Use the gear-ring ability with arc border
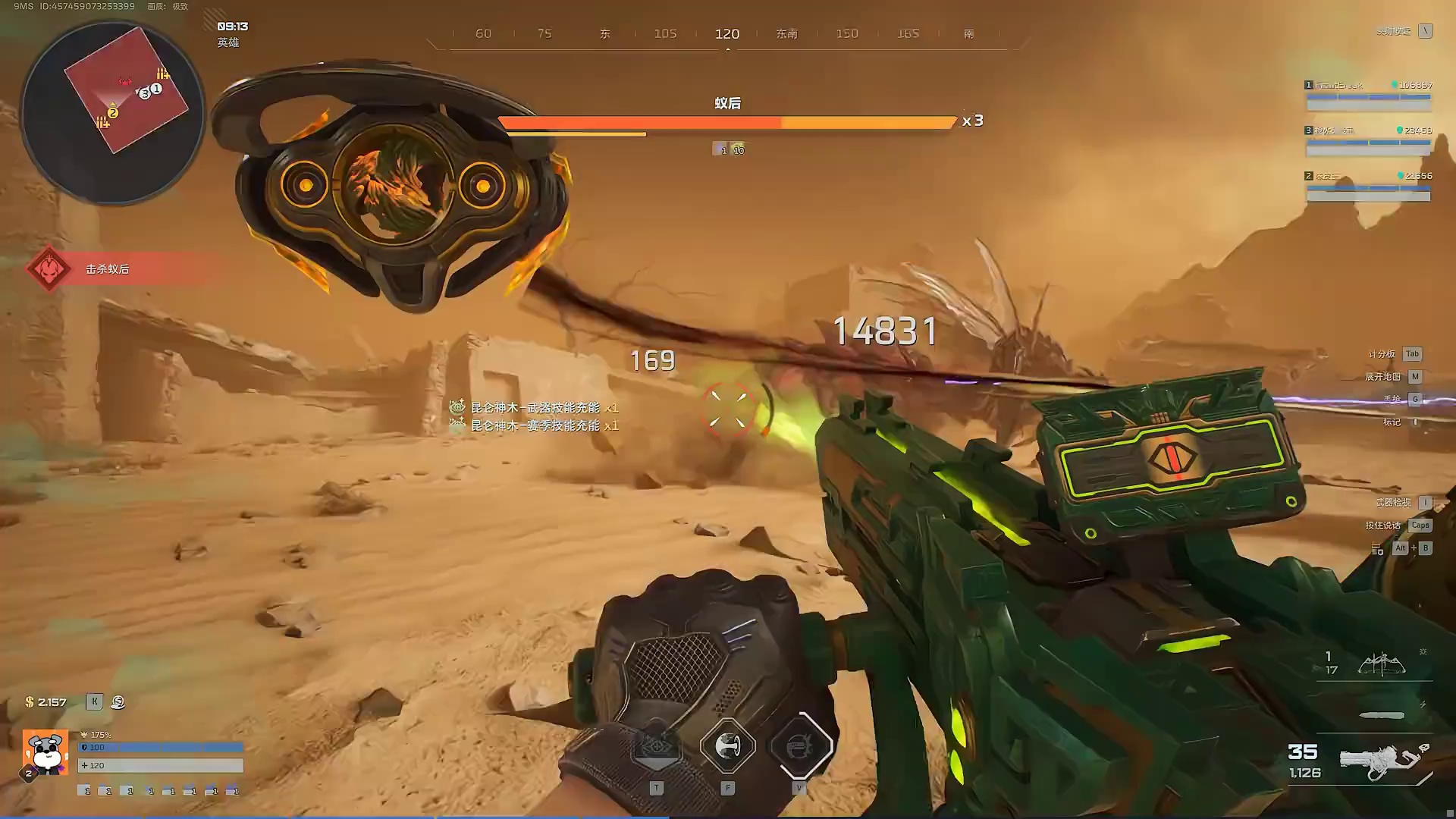This screenshot has width=1456, height=819. pyautogui.click(x=800, y=746)
